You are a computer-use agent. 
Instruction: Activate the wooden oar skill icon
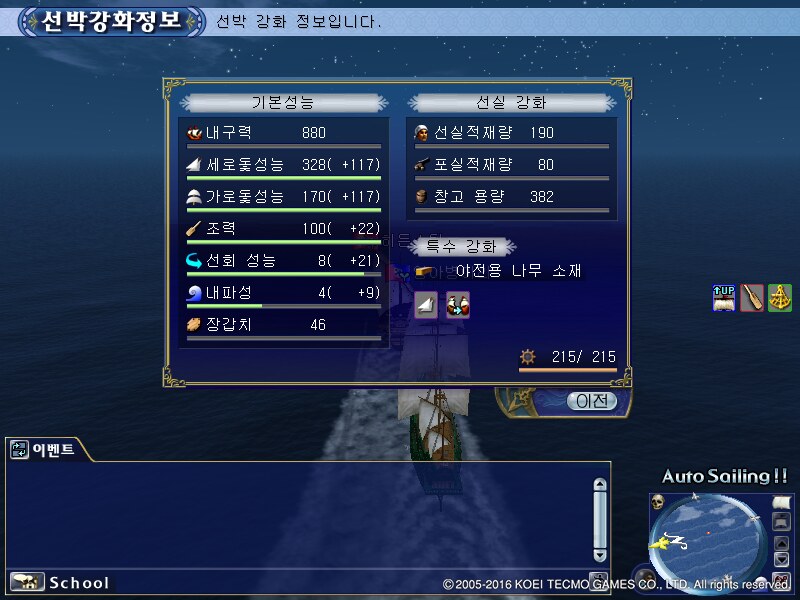(x=752, y=297)
